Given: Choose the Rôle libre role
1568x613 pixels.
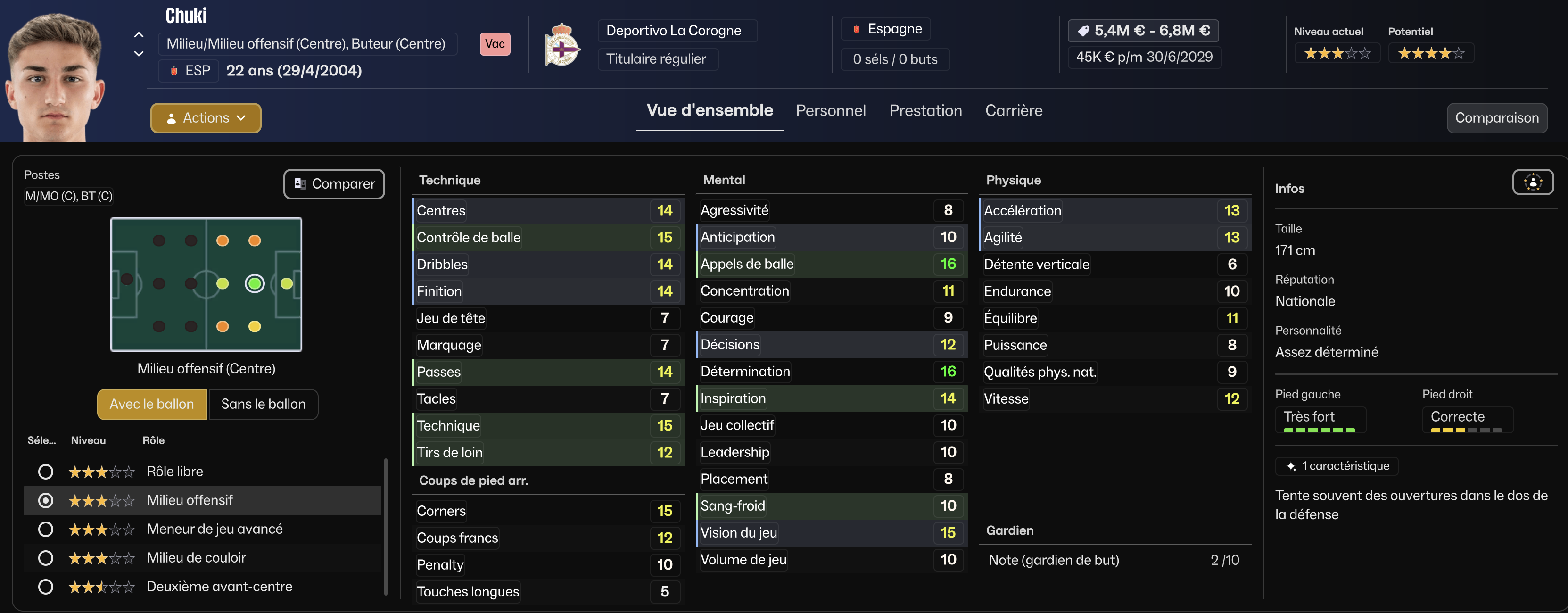Looking at the screenshot, I should click(x=46, y=472).
